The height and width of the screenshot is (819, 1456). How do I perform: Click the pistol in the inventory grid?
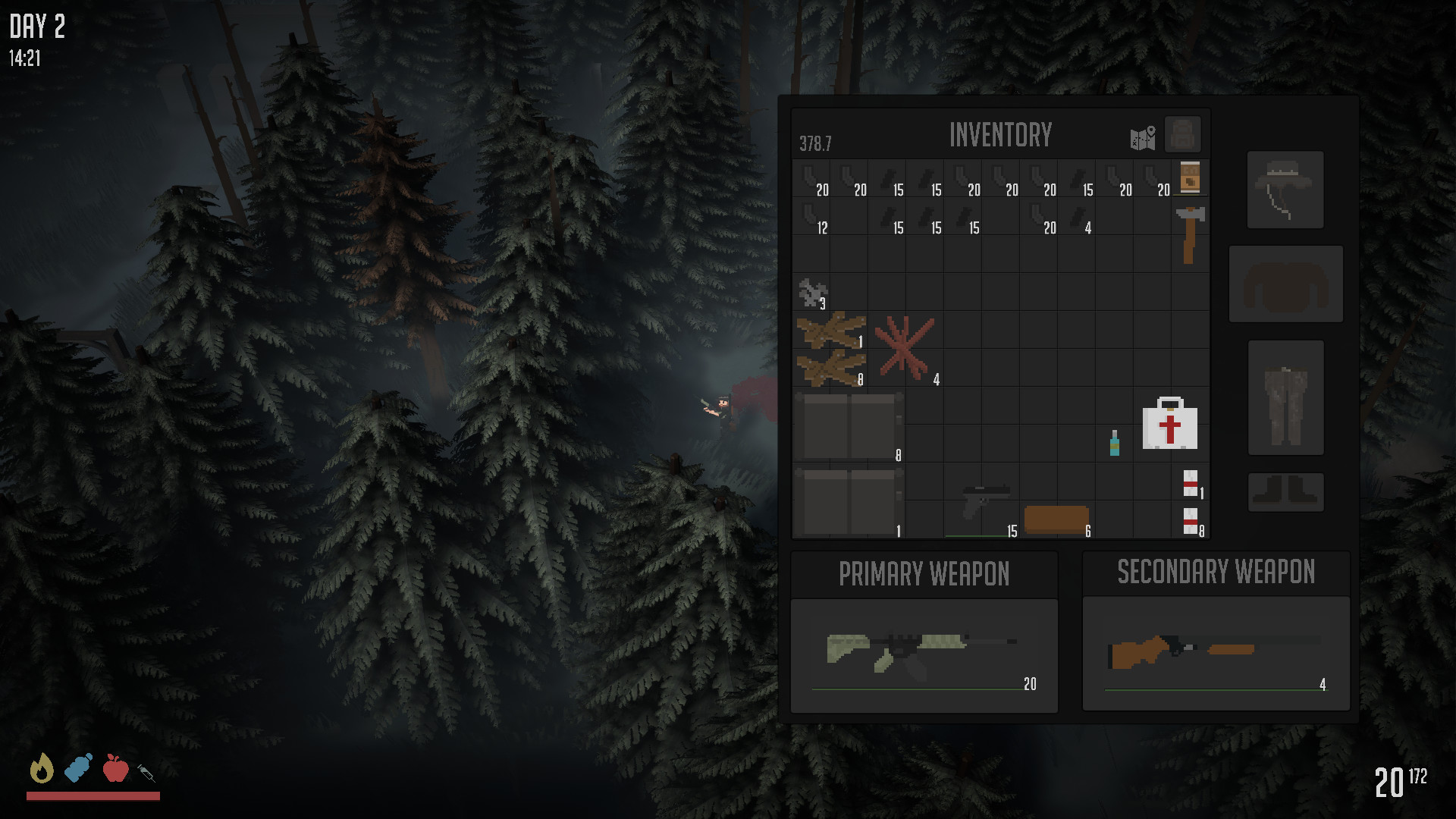click(984, 499)
